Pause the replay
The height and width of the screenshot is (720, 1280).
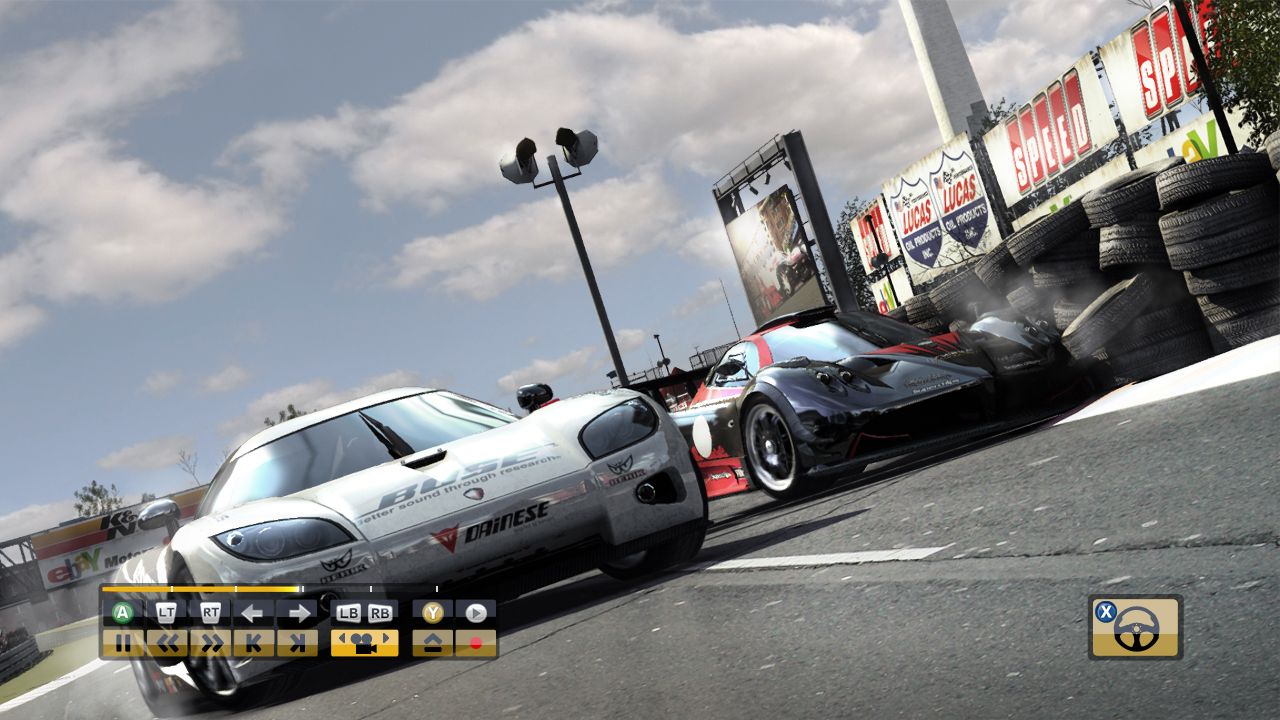click(x=125, y=642)
